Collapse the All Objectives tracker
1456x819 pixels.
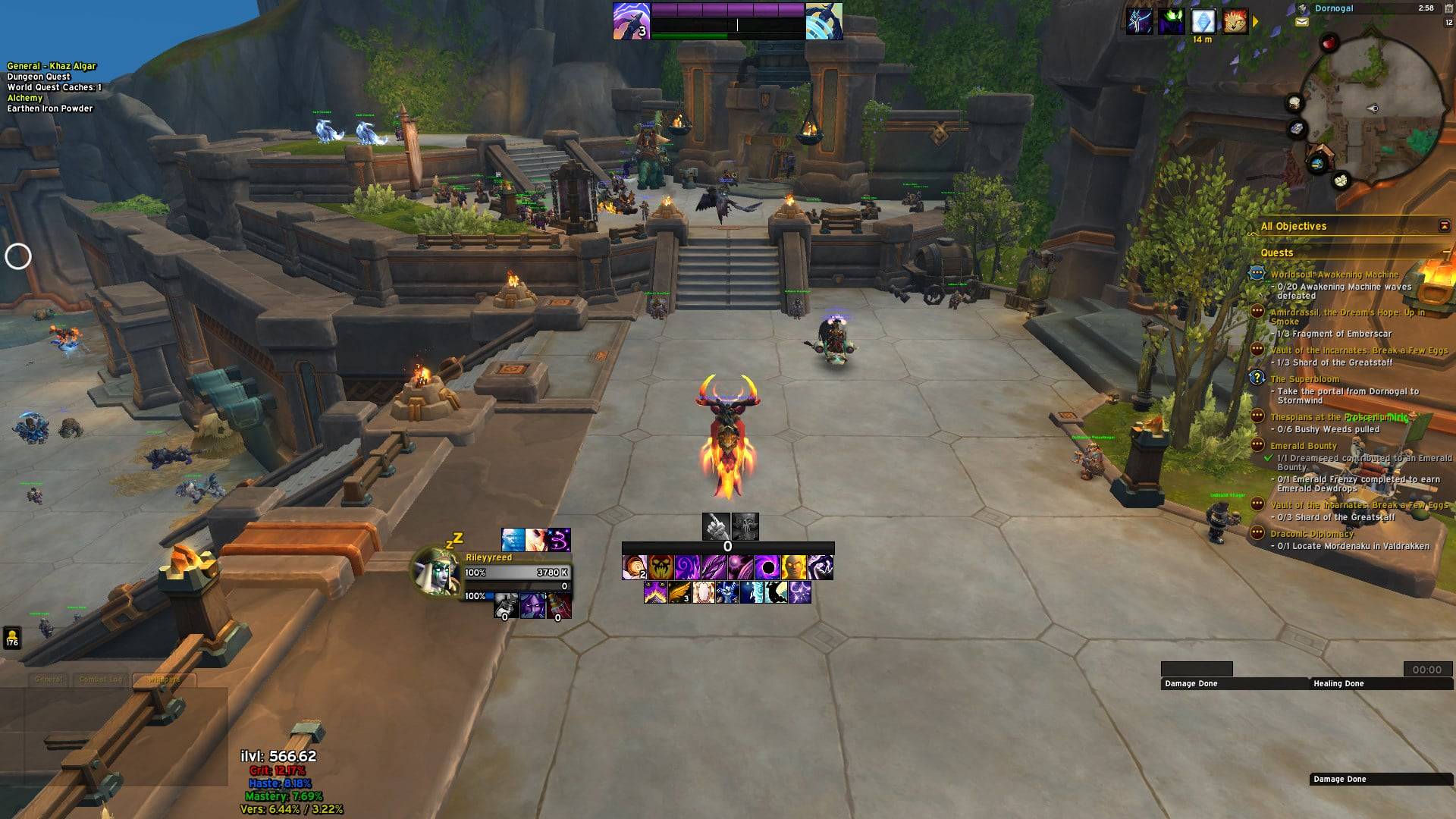click(1444, 226)
